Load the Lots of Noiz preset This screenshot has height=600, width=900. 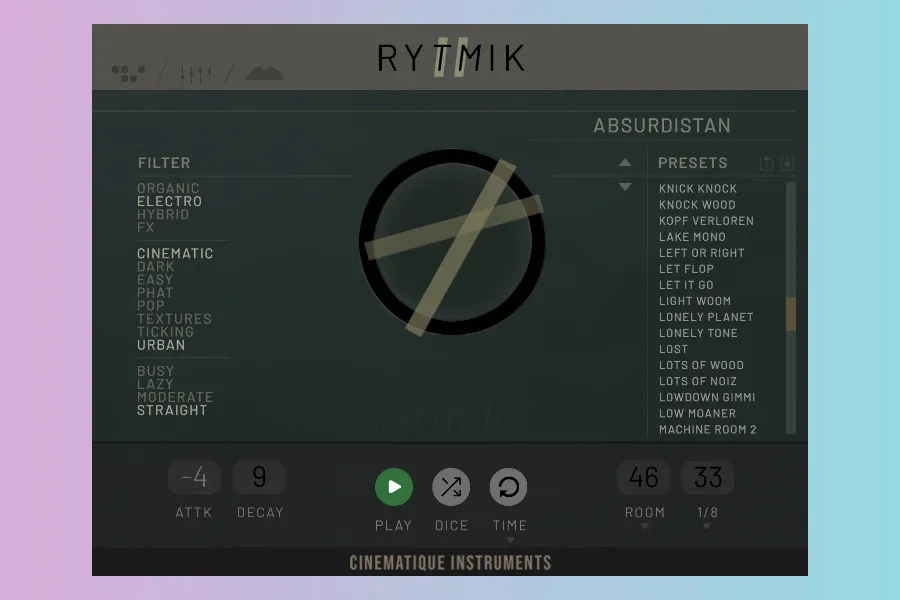(698, 381)
